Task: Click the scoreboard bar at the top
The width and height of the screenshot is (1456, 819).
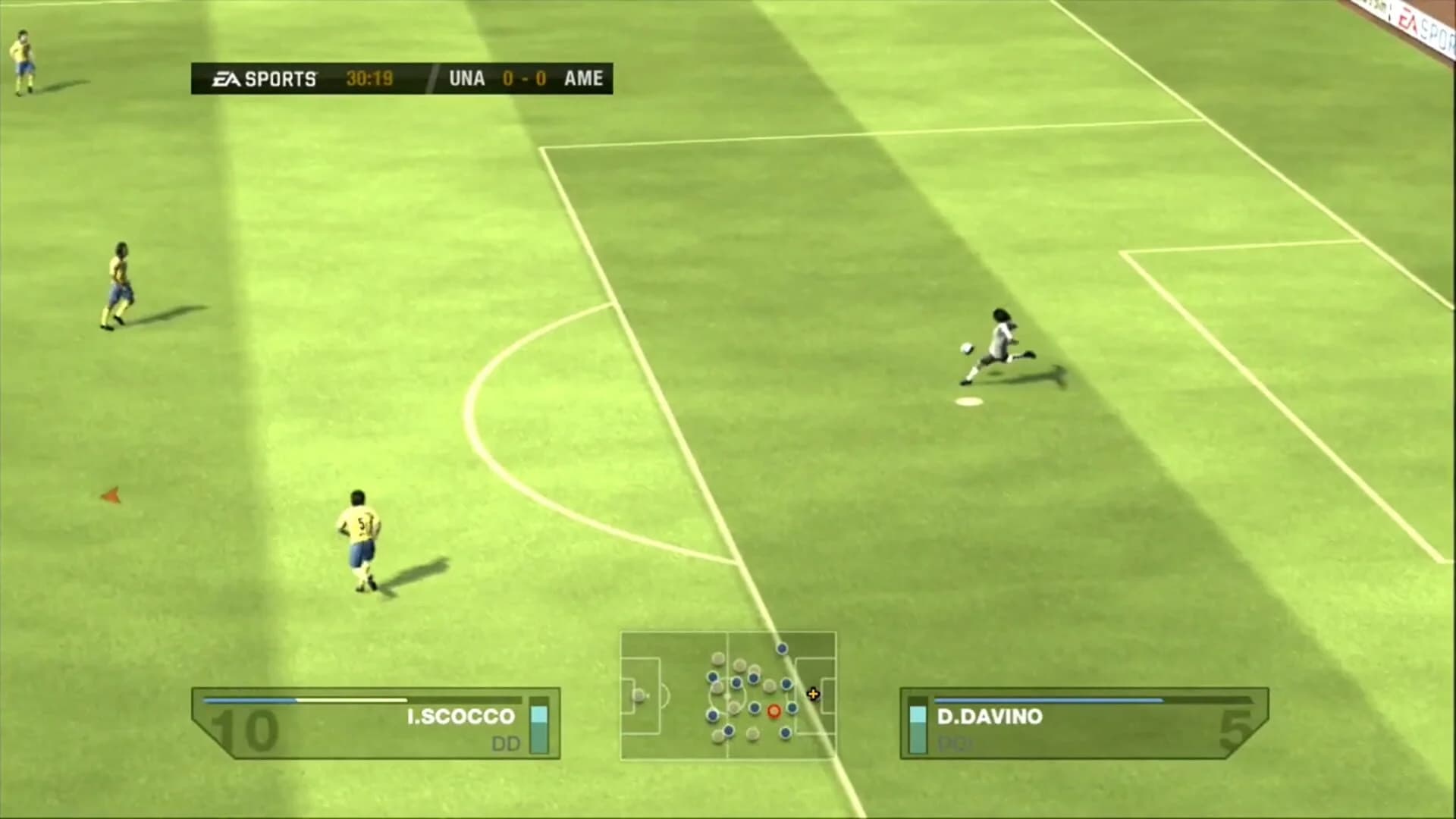Action: point(398,77)
